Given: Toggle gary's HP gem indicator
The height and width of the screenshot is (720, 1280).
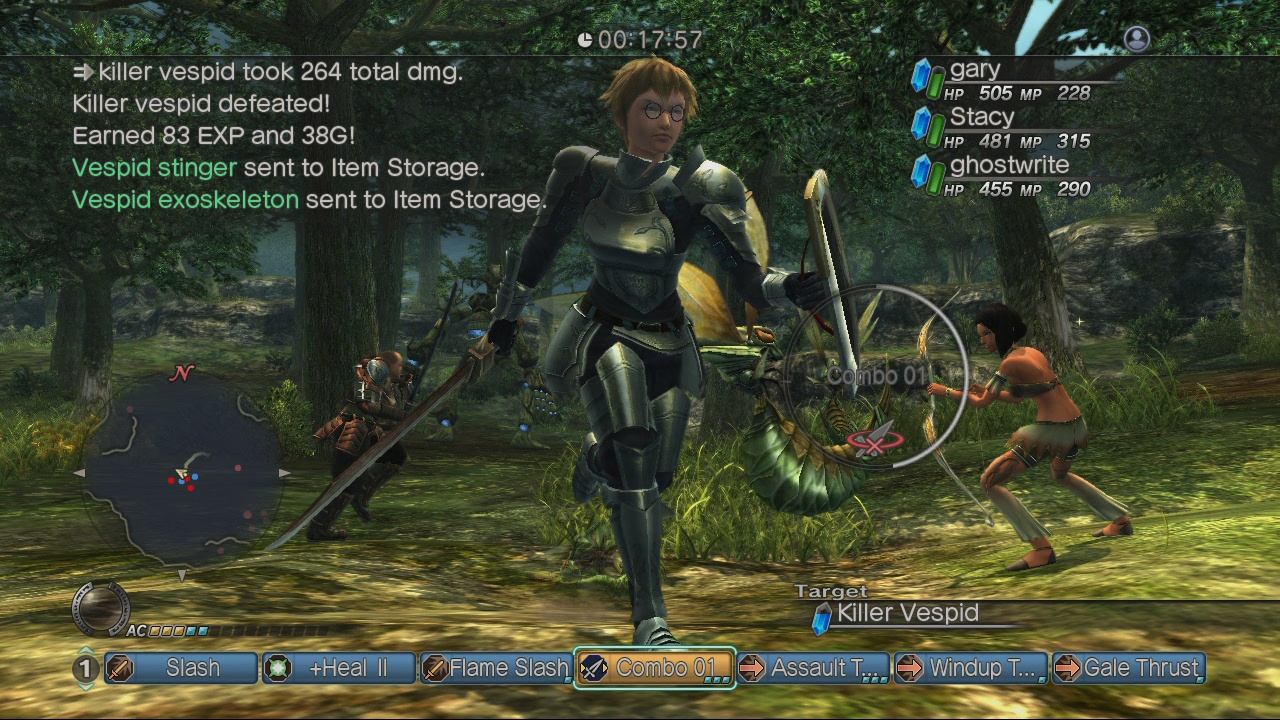Looking at the screenshot, I should point(923,78).
